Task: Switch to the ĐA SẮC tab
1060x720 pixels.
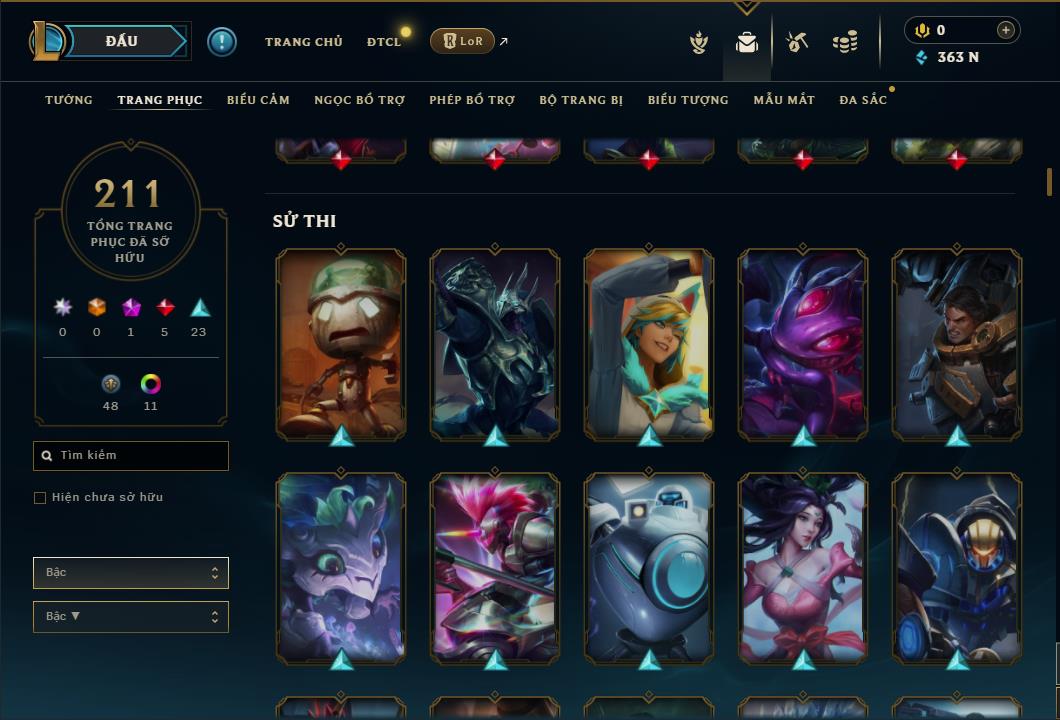Action: click(x=863, y=100)
